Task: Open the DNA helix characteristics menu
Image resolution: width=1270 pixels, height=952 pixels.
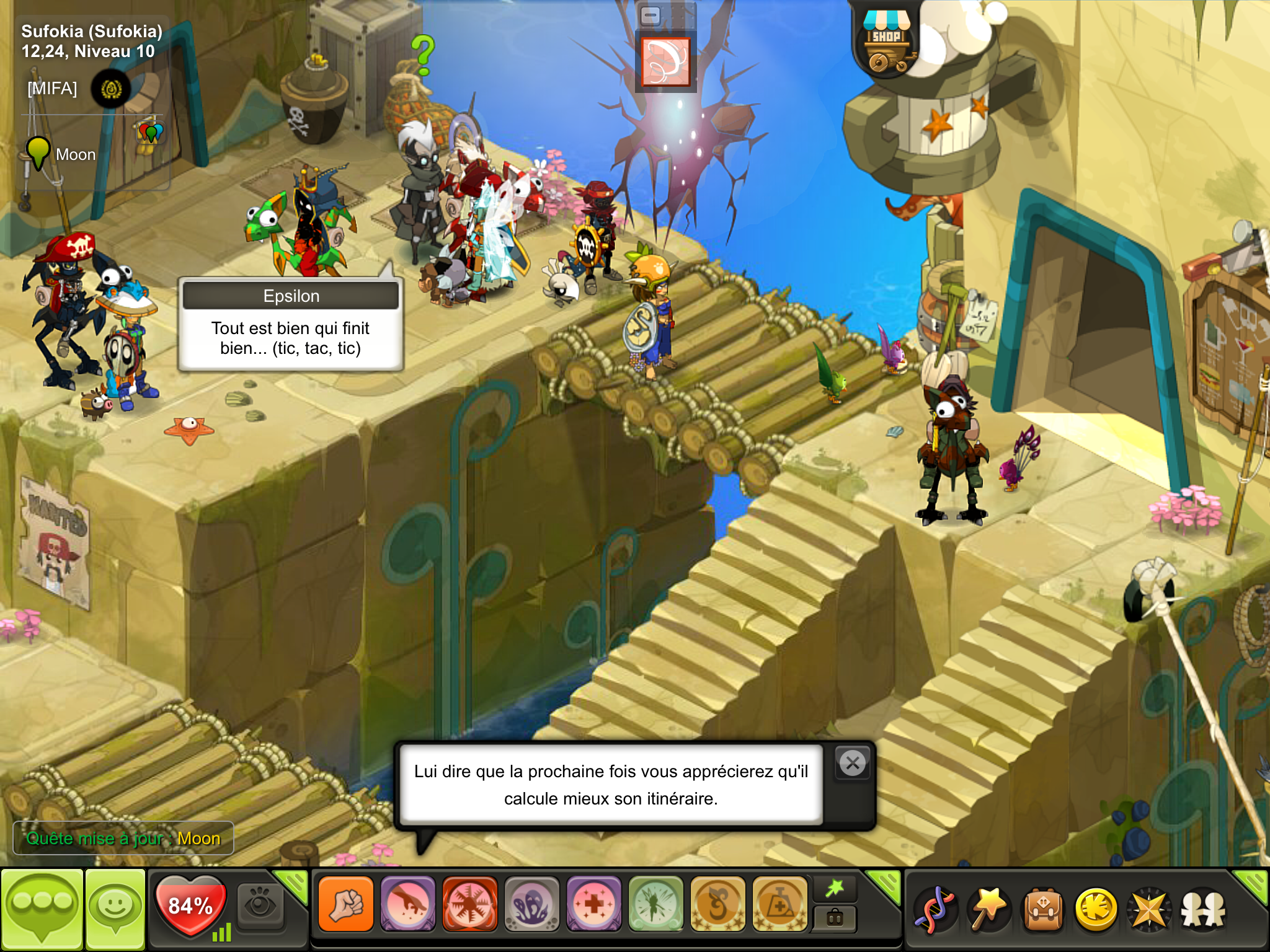Action: pos(936,910)
